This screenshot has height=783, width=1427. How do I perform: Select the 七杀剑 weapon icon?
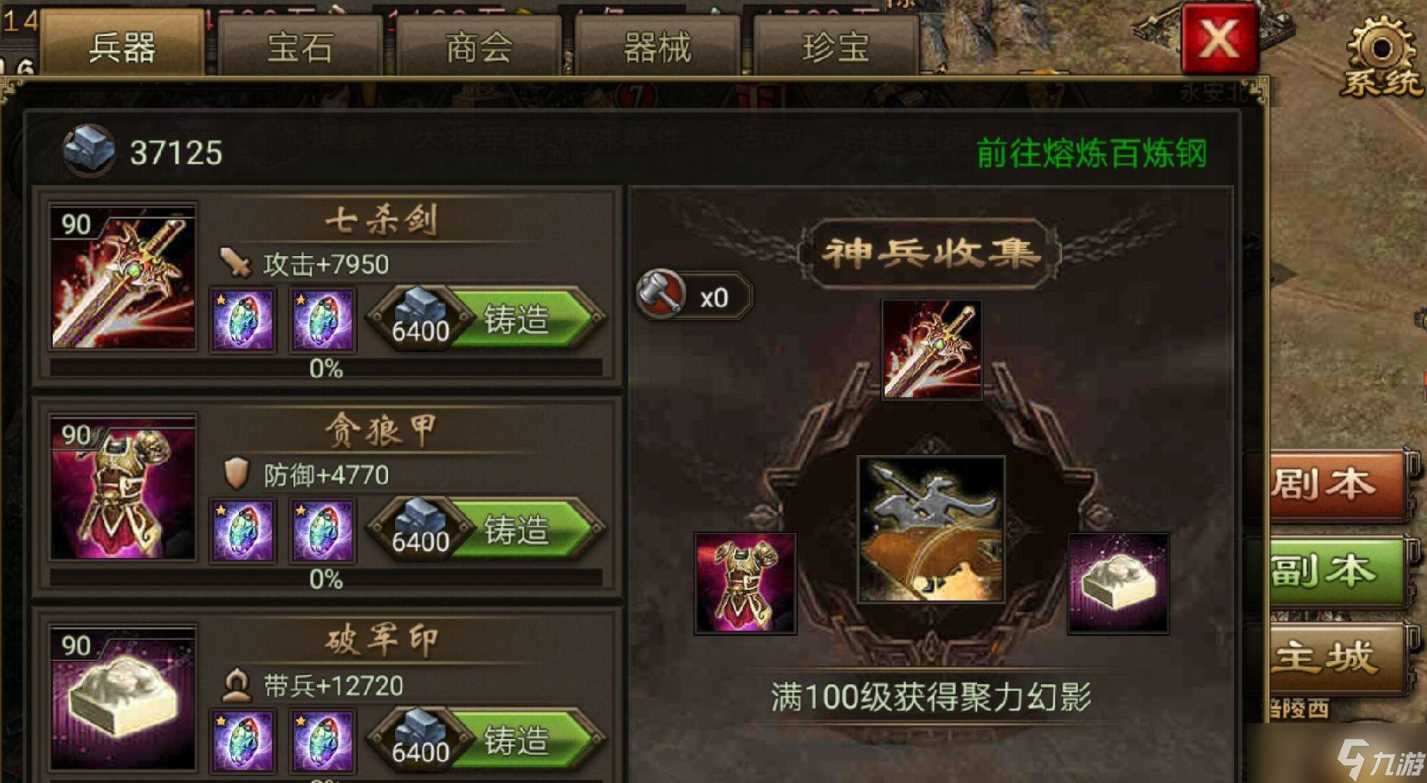pyautogui.click(x=122, y=277)
